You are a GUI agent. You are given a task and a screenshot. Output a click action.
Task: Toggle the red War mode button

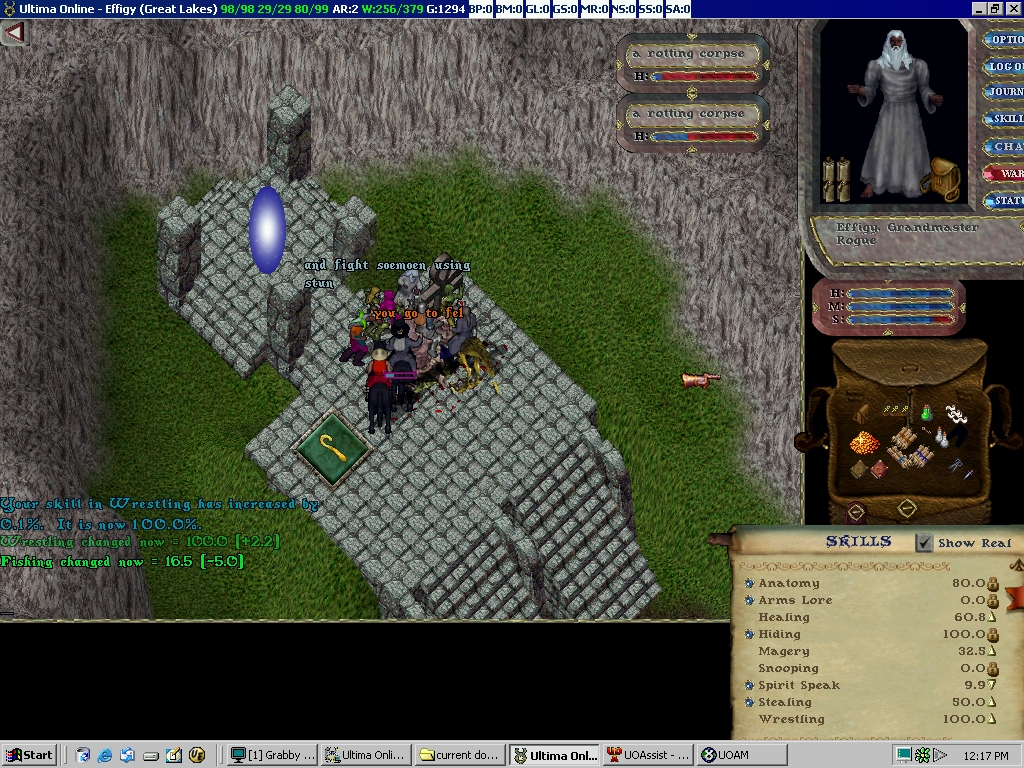1004,173
